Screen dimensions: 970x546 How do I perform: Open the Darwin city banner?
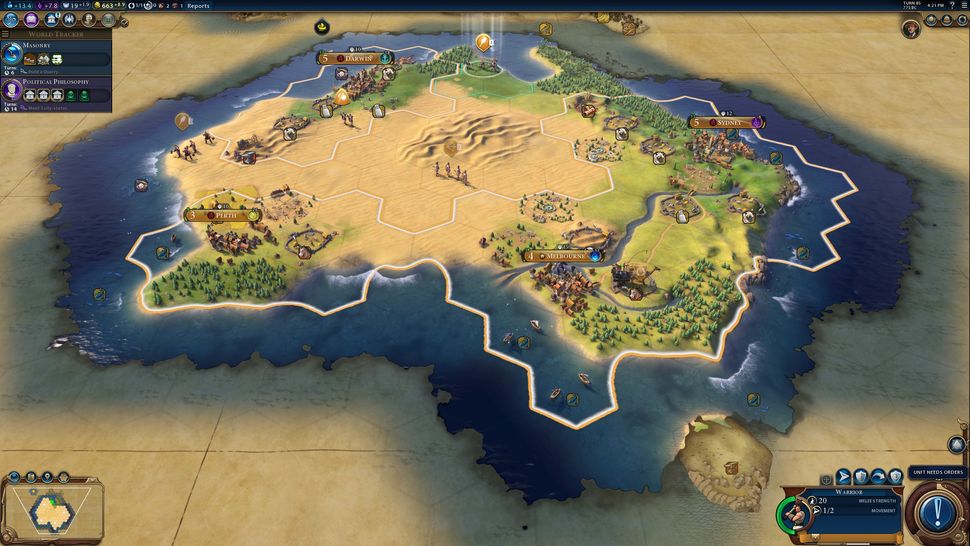[355, 59]
